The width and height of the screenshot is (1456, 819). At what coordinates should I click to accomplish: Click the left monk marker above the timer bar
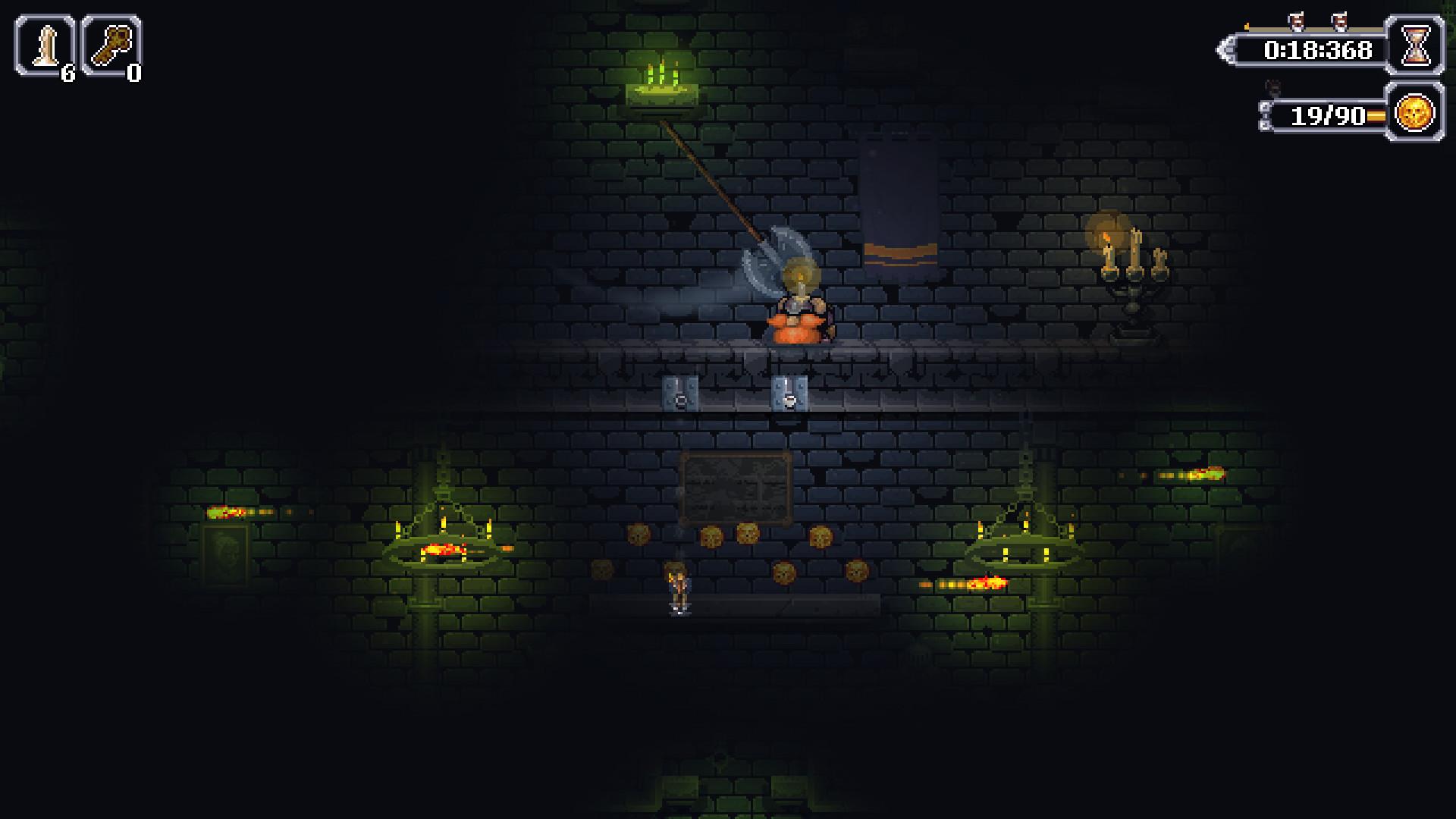(x=1296, y=20)
